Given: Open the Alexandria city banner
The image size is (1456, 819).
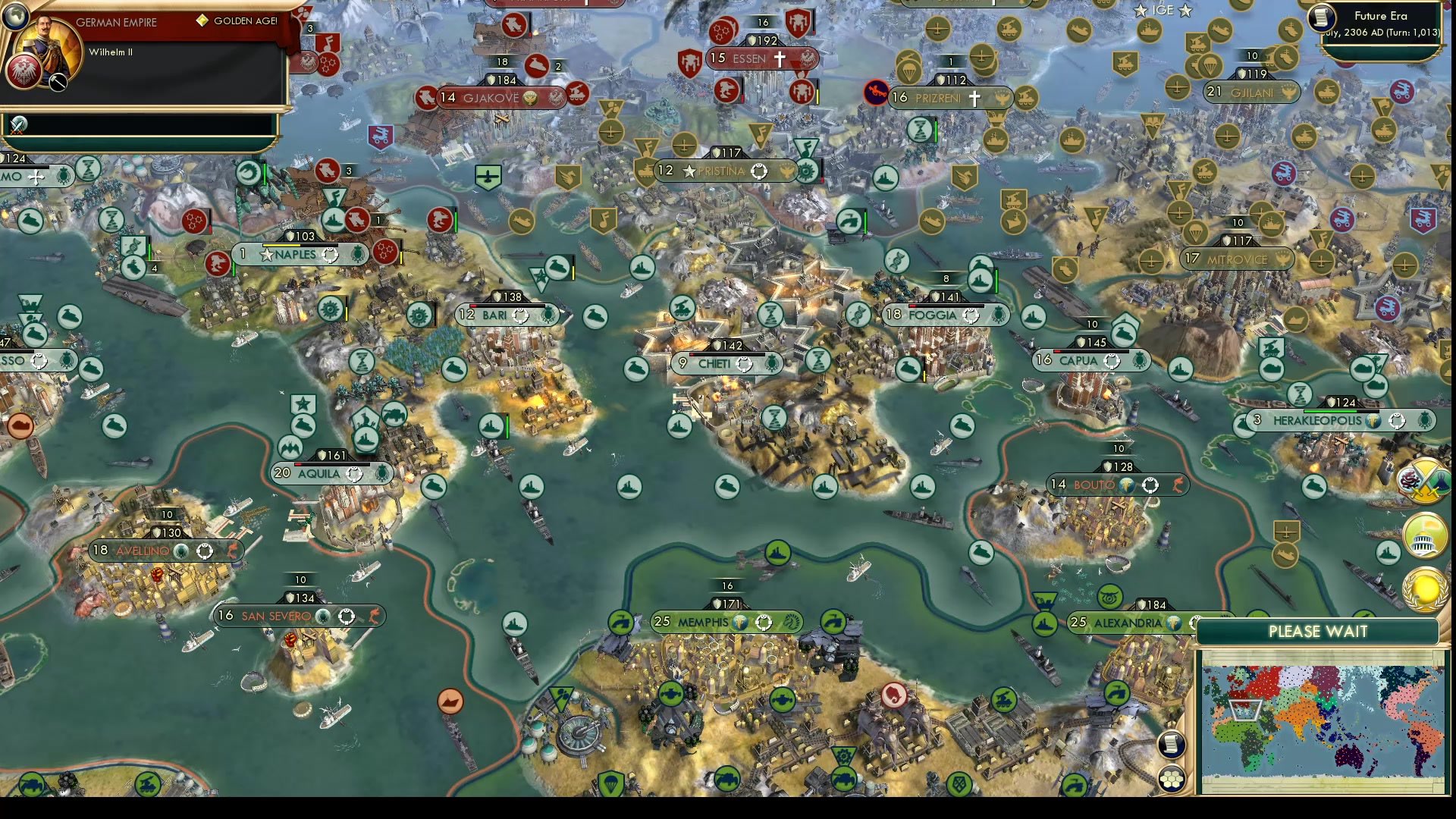Looking at the screenshot, I should coord(1128,622).
